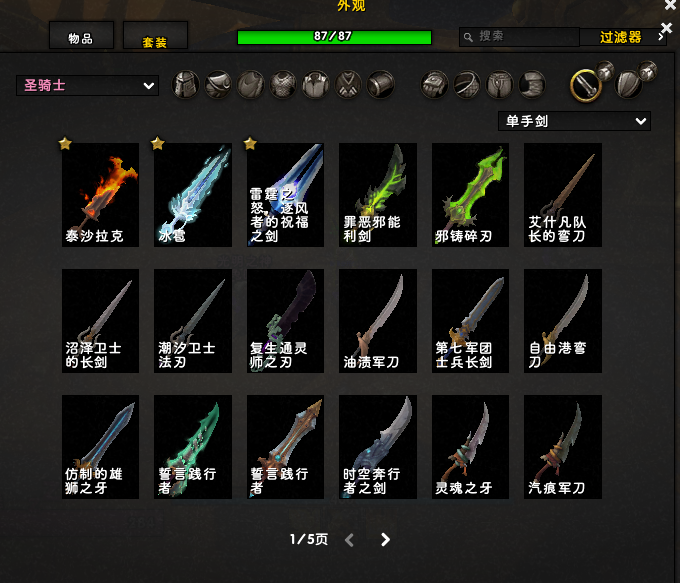
Task: Choose the 沼泽卫士的长剑 appearance
Action: click(100, 320)
